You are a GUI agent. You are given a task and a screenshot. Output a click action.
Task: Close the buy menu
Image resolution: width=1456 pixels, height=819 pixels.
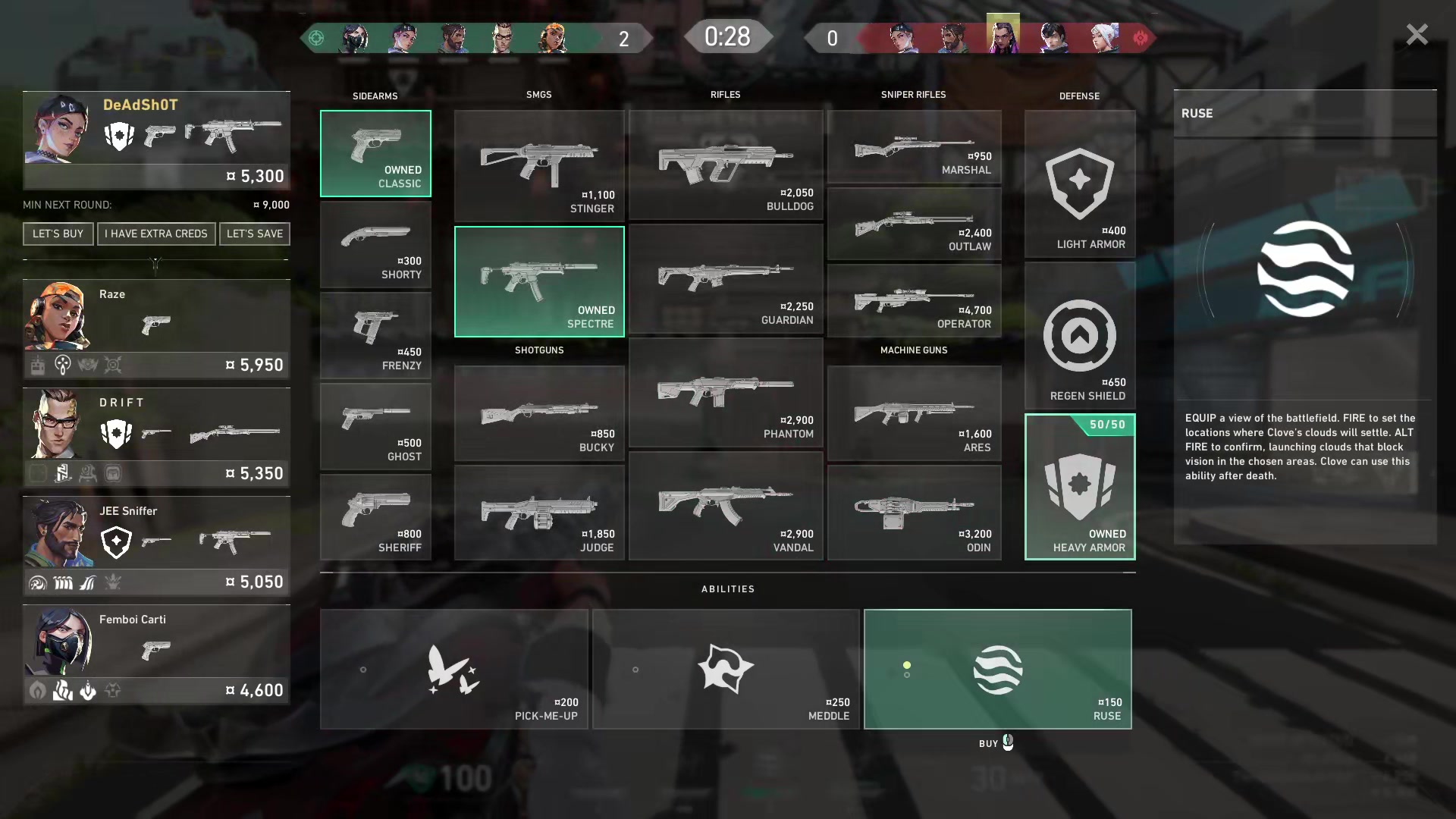pyautogui.click(x=1416, y=35)
